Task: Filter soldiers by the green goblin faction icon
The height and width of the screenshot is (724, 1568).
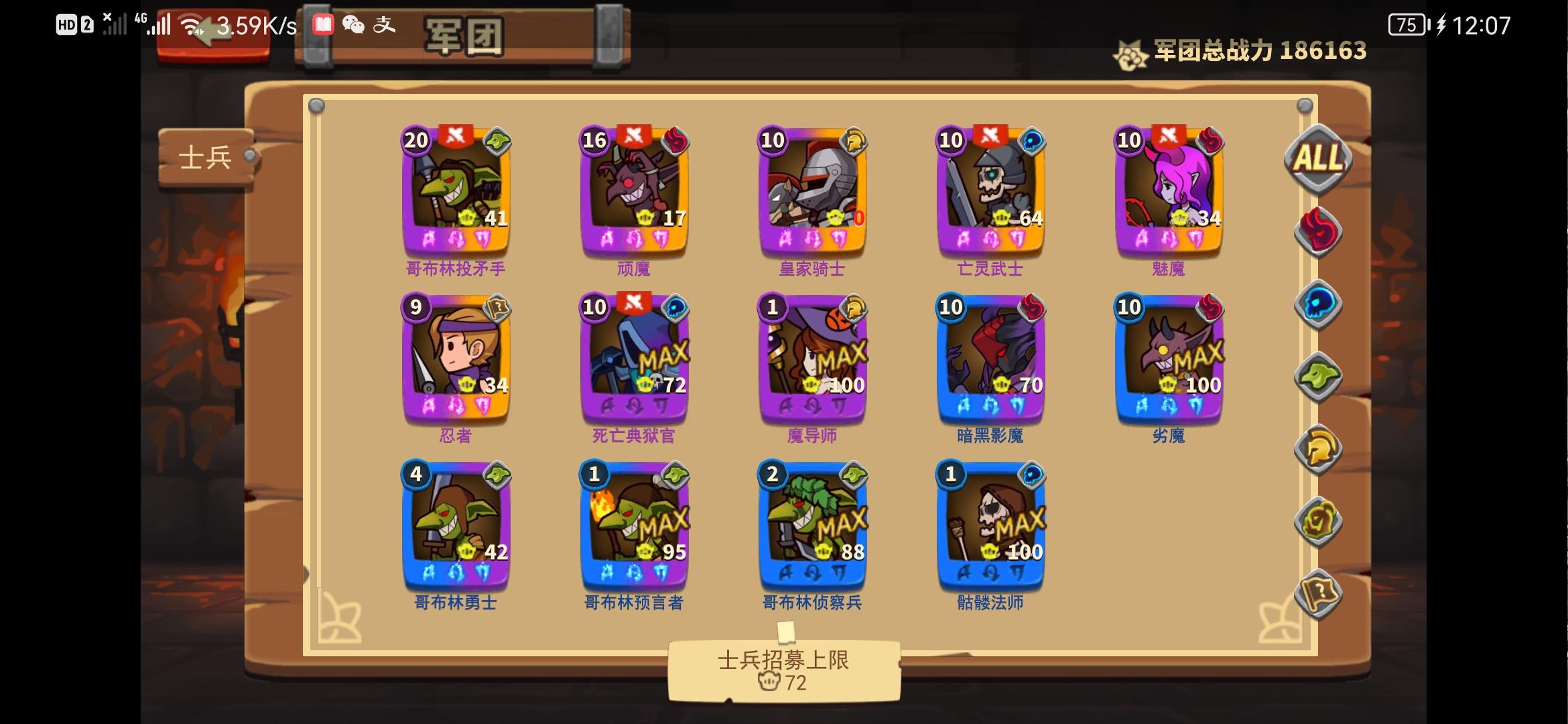Action: (1318, 378)
